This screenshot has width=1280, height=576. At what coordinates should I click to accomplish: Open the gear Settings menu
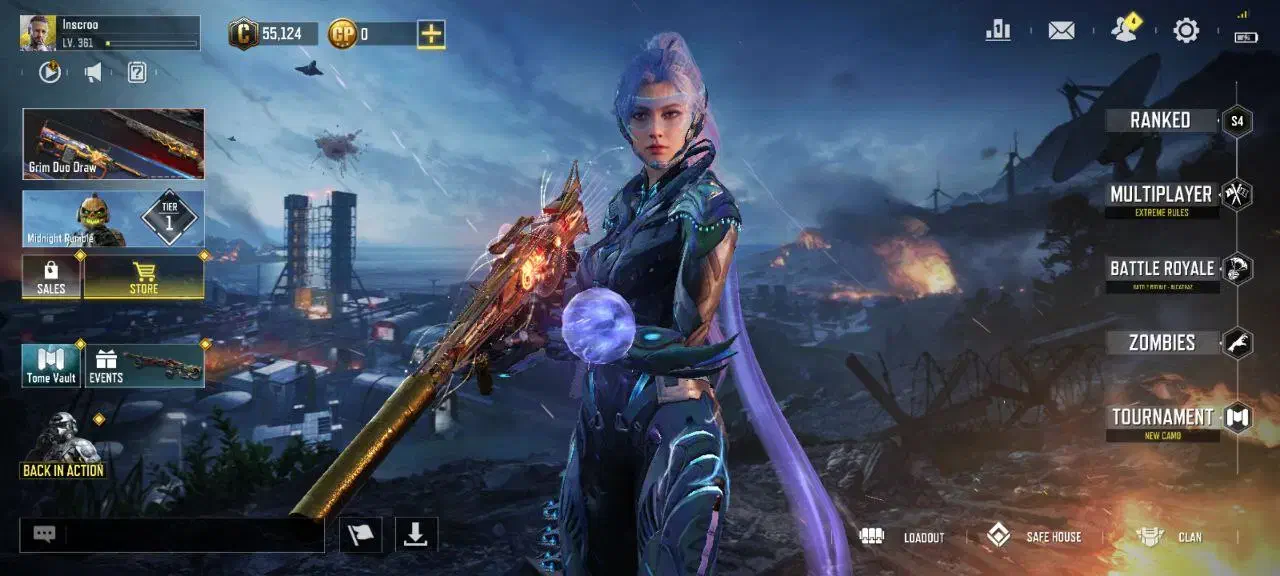pos(1186,31)
